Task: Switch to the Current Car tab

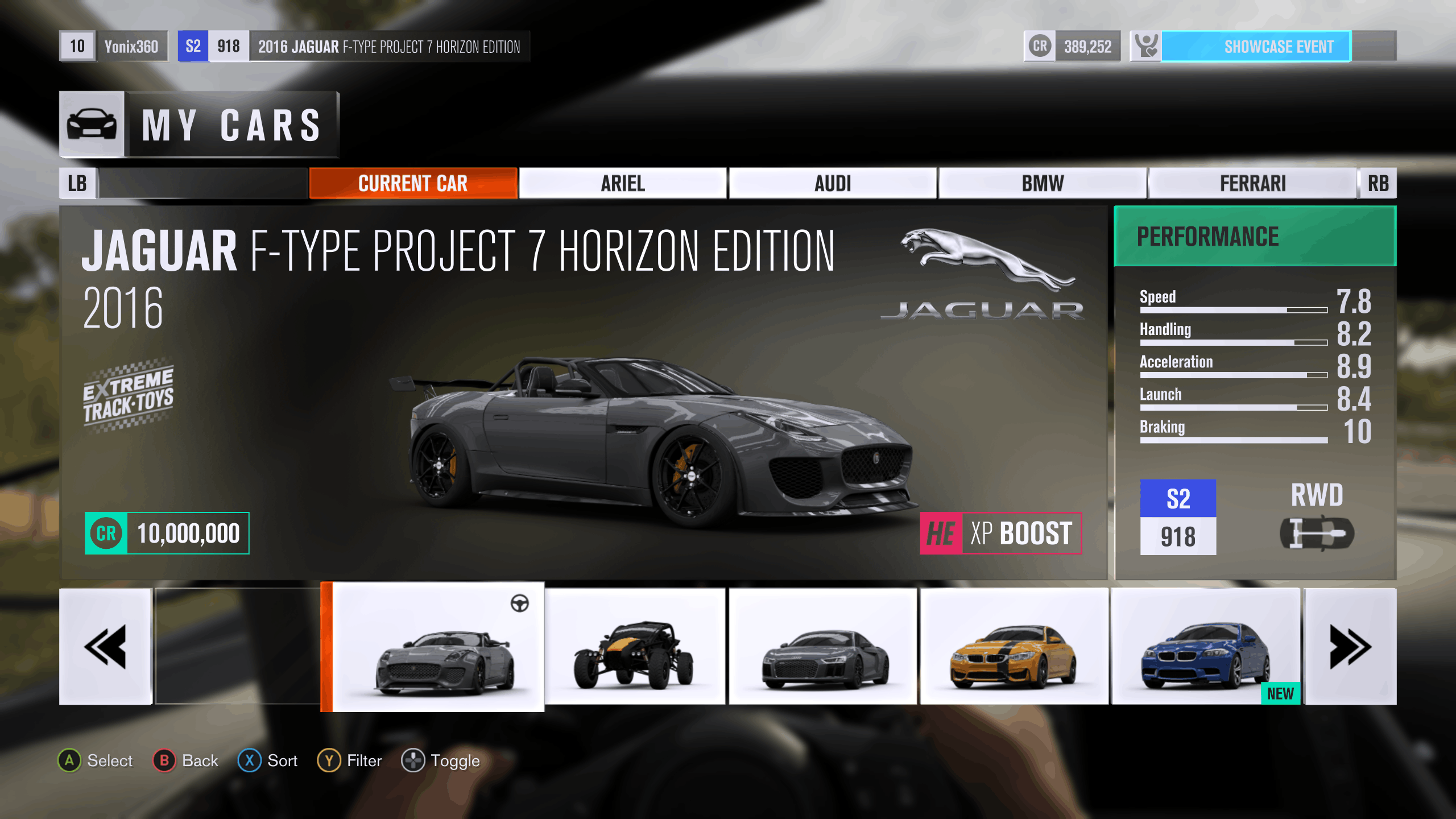Action: tap(413, 183)
